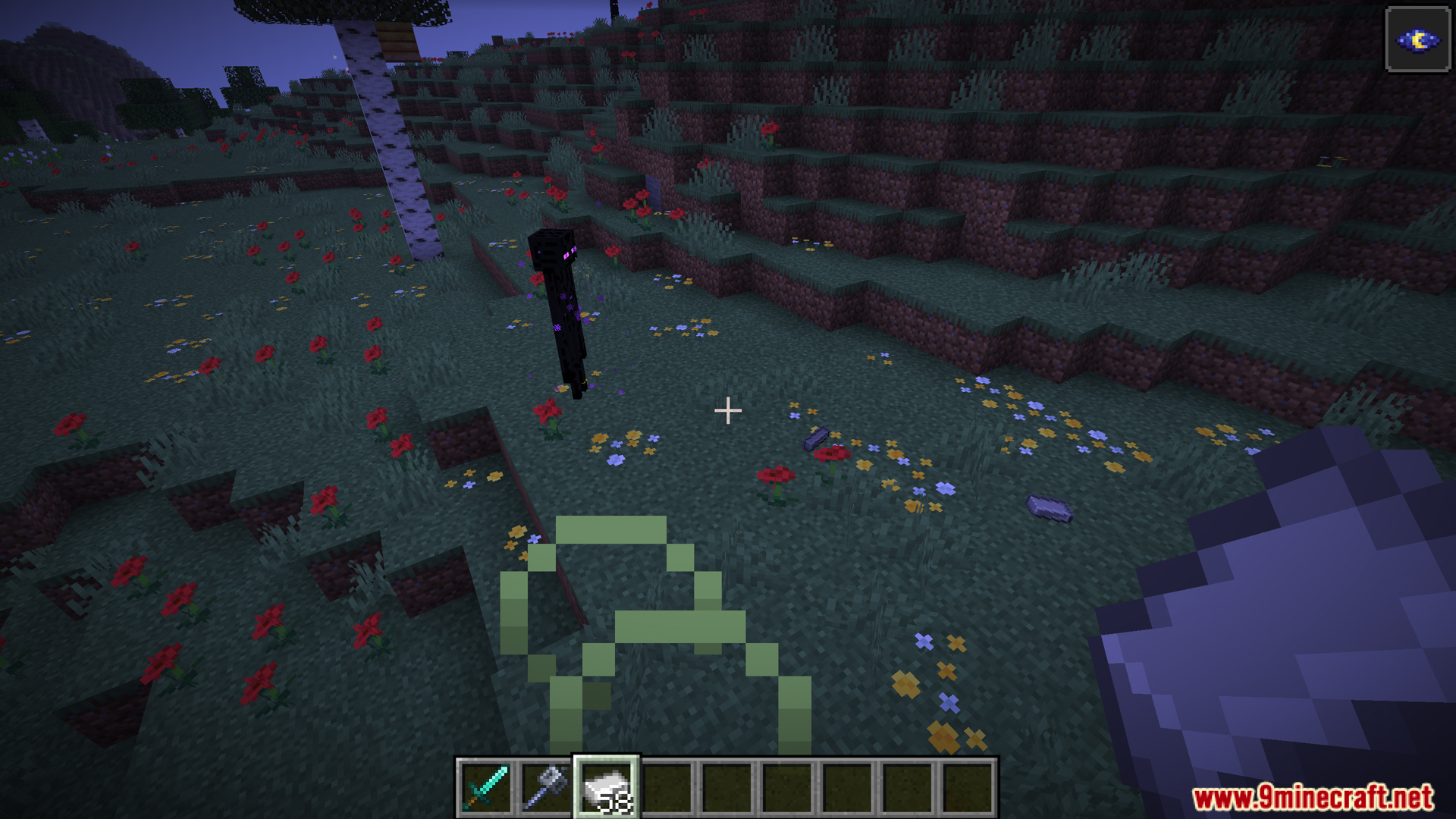This screenshot has width=1456, height=819.
Task: Select the iron hammer hotbar slot
Action: tap(546, 788)
